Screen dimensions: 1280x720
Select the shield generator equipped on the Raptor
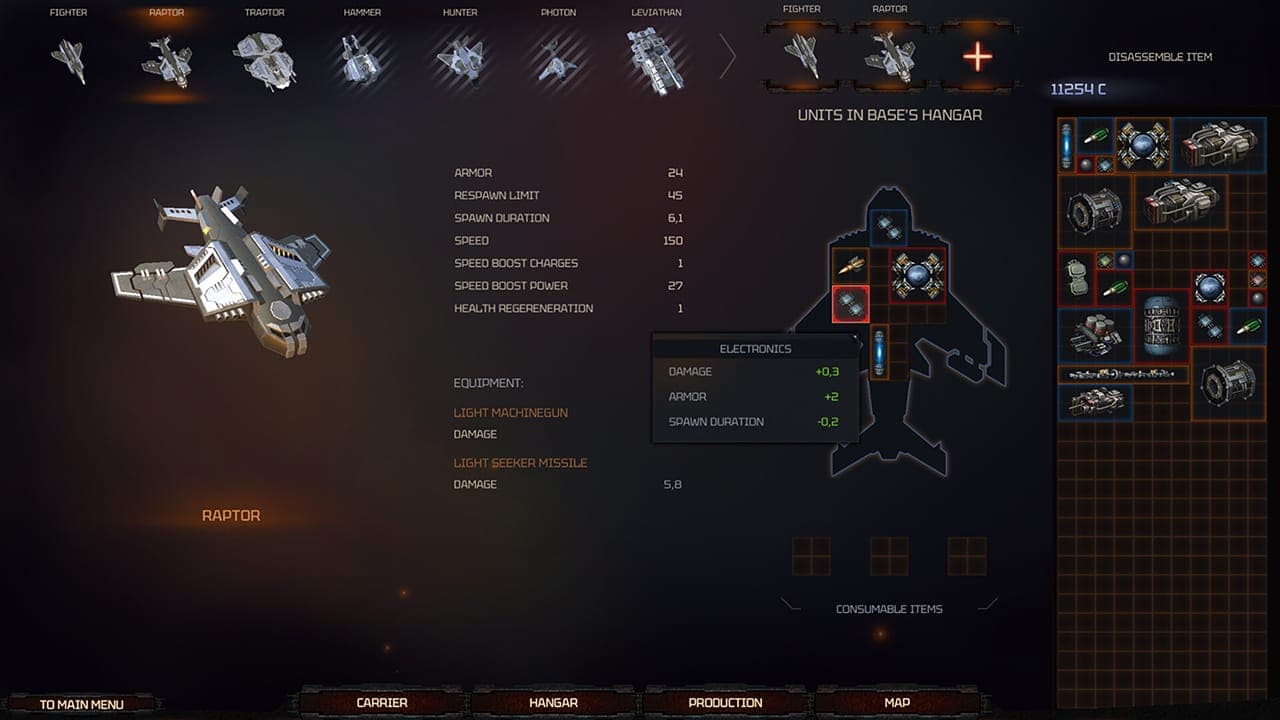pyautogui.click(x=918, y=274)
